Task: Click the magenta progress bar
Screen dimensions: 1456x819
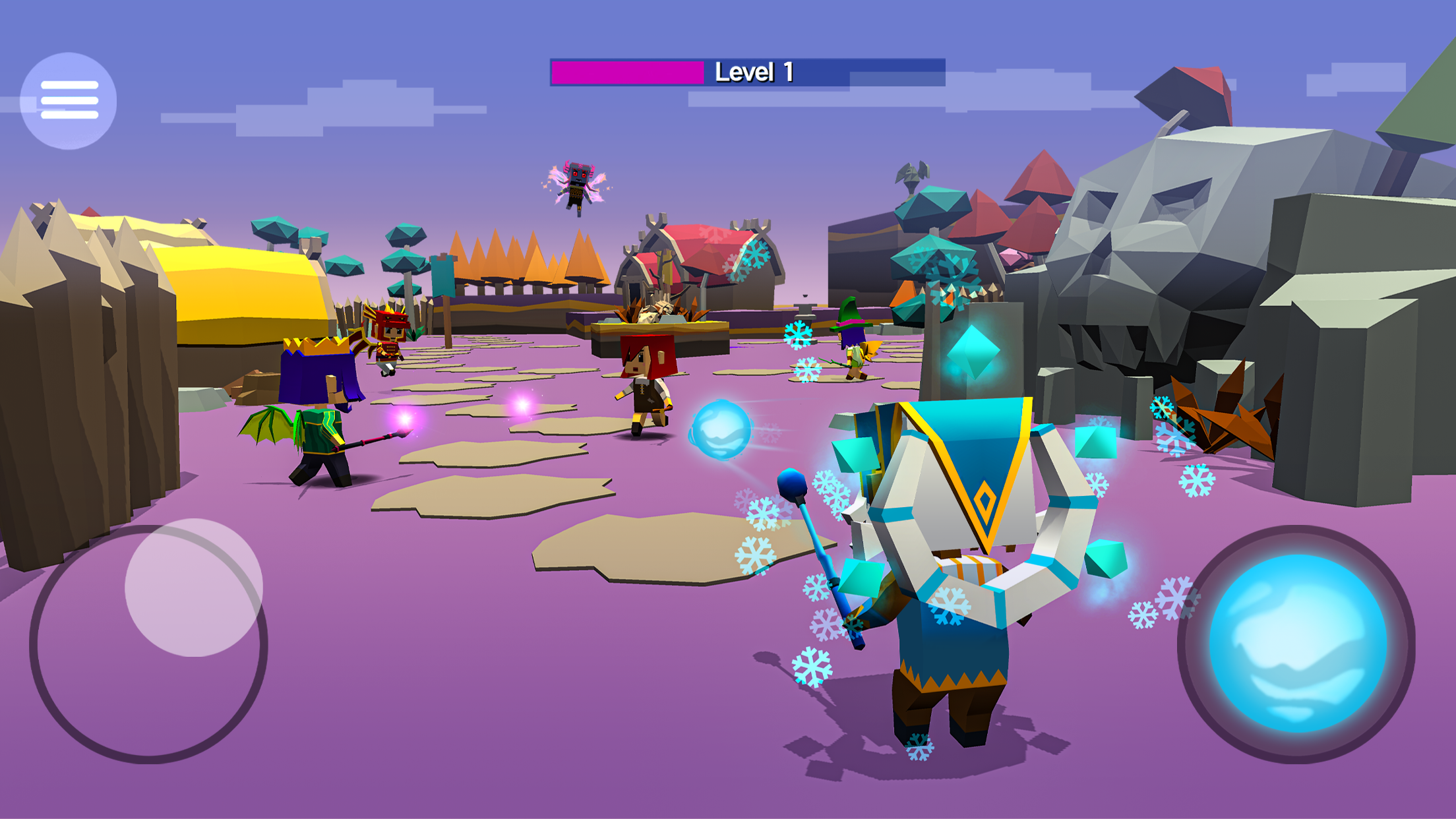Action: pos(626,73)
